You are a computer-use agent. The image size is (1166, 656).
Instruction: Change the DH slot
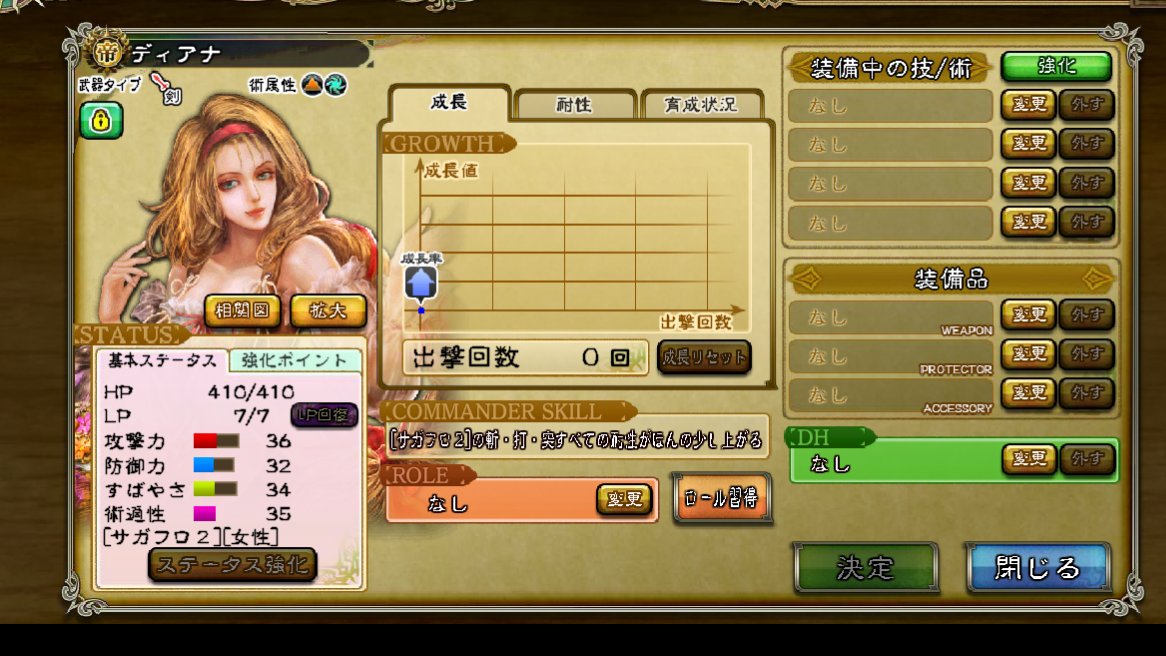click(1030, 459)
